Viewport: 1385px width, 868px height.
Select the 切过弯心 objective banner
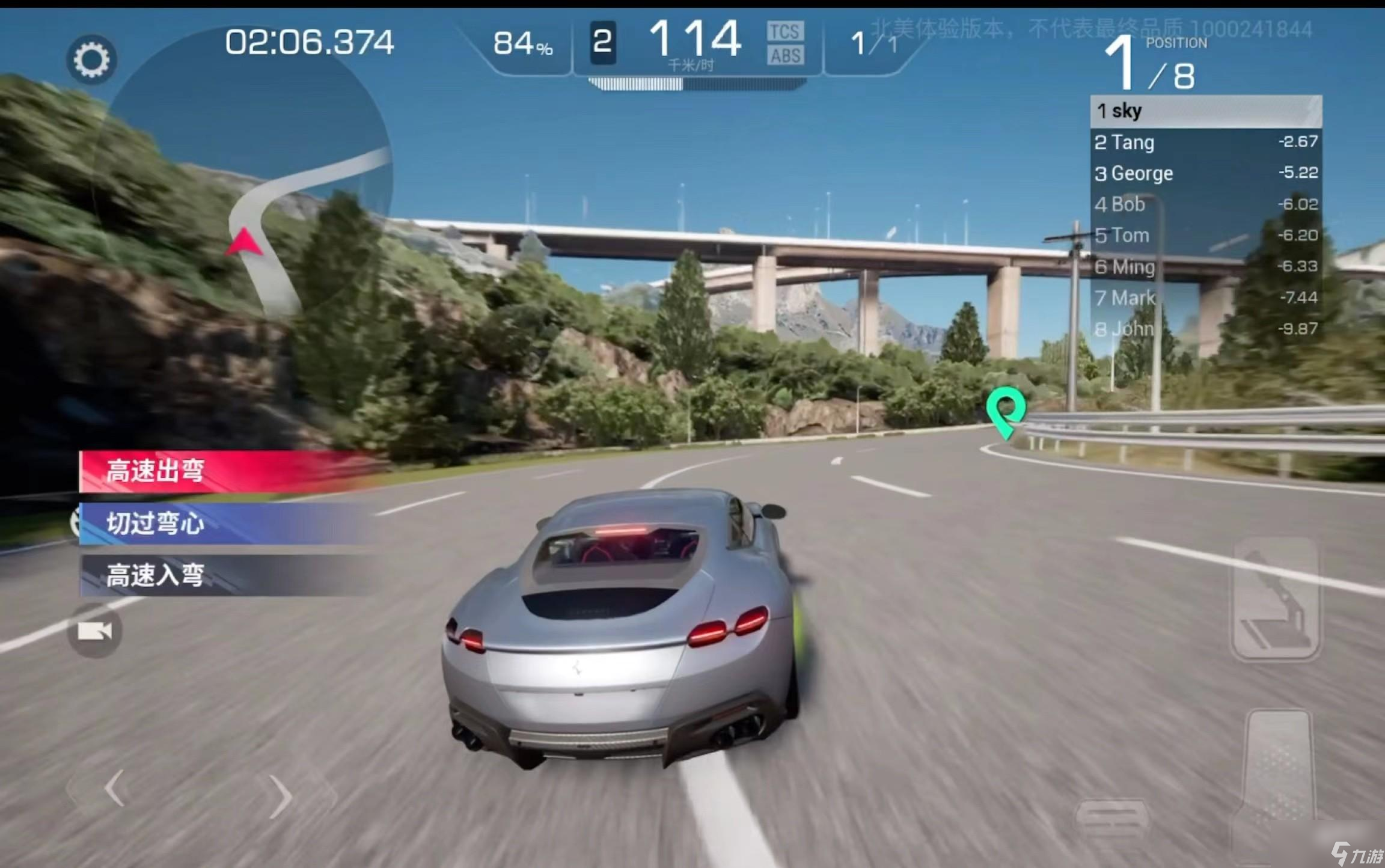pos(228,524)
